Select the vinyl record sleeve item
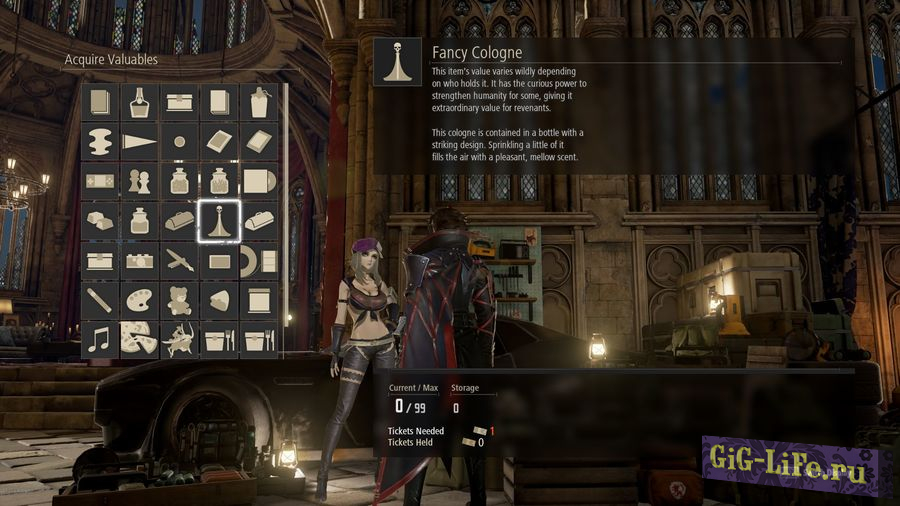 pos(259,181)
